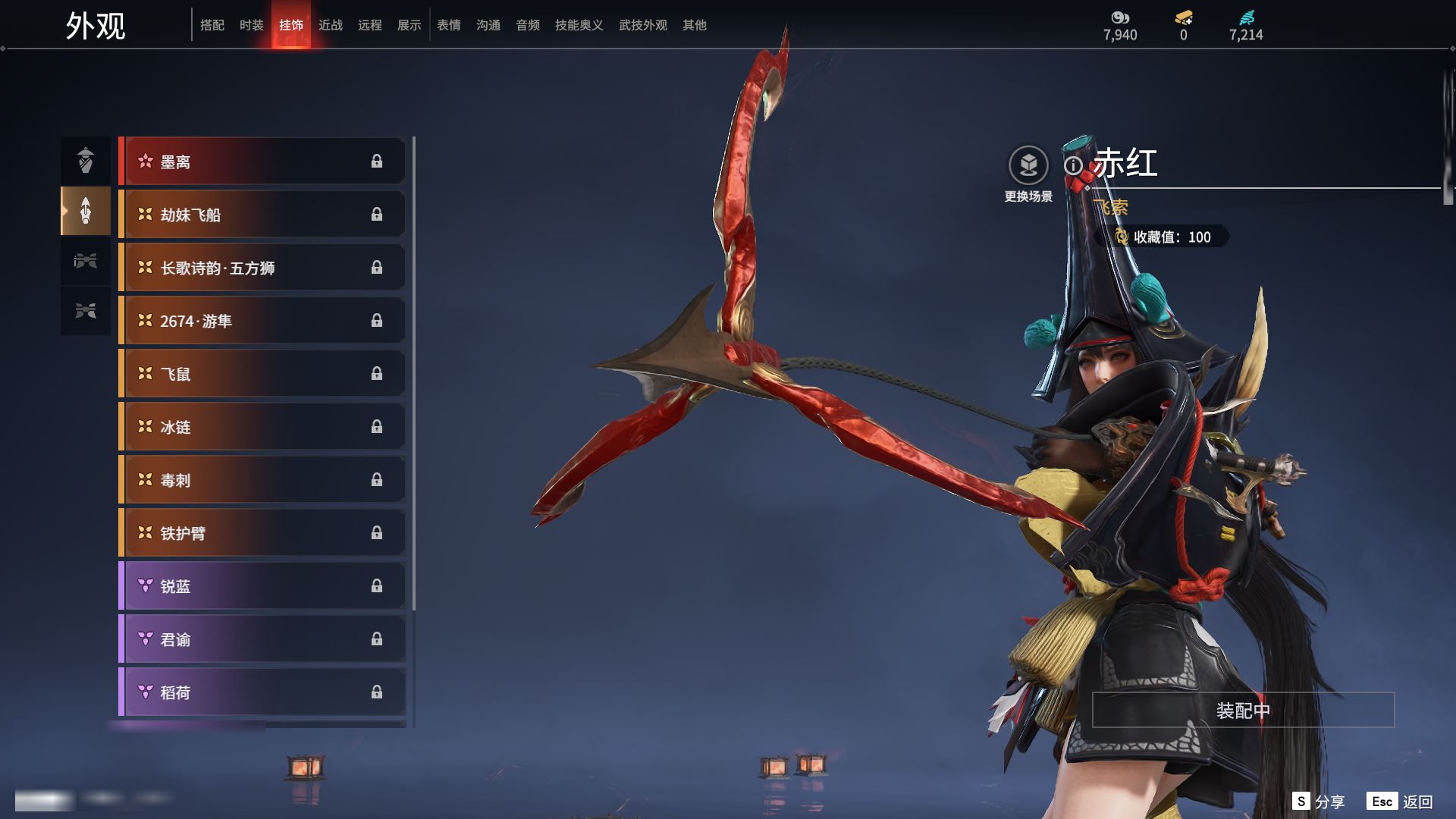Go to the 表情 tab

(x=448, y=25)
